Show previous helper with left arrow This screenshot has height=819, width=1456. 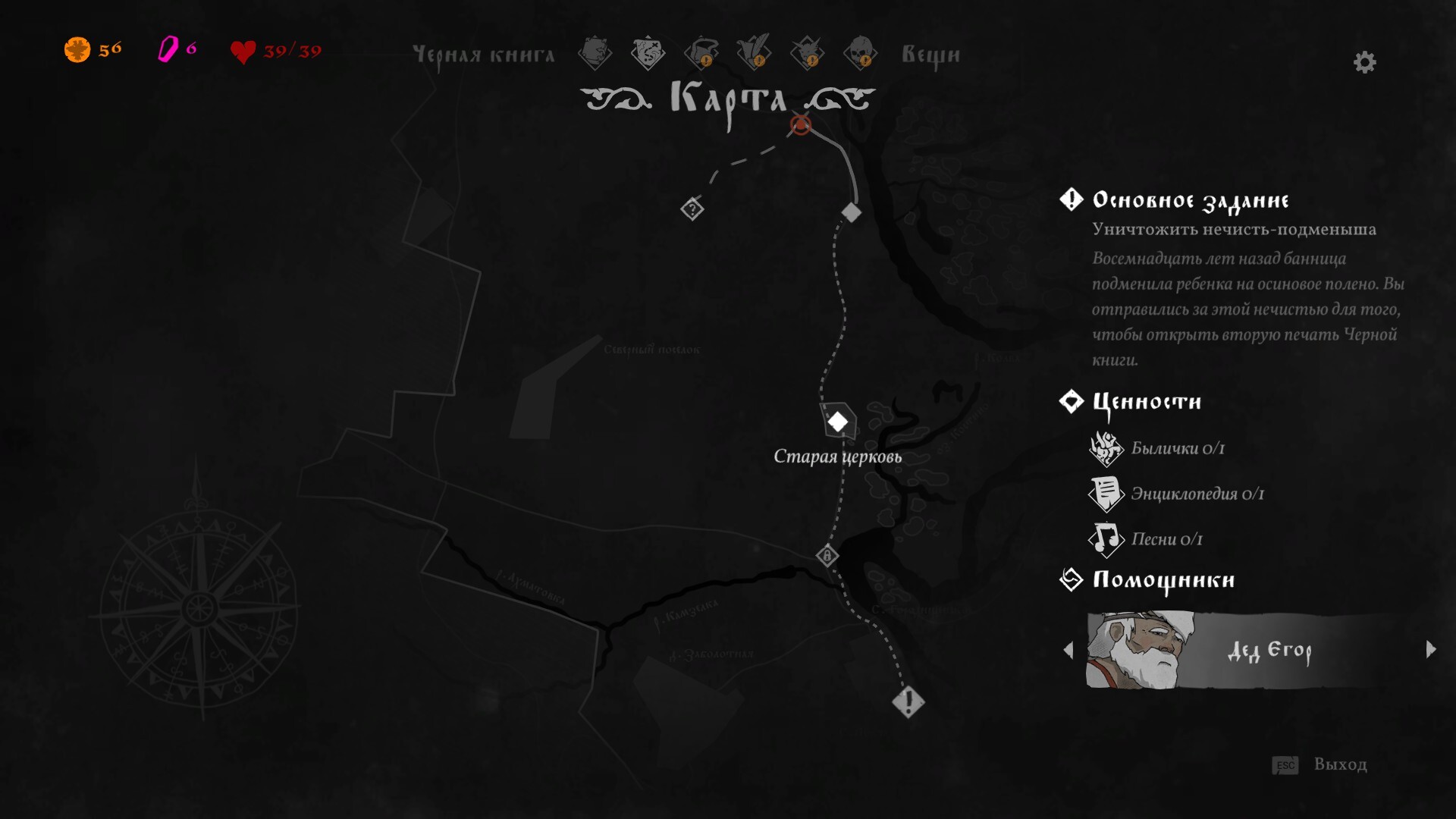click(x=1068, y=650)
